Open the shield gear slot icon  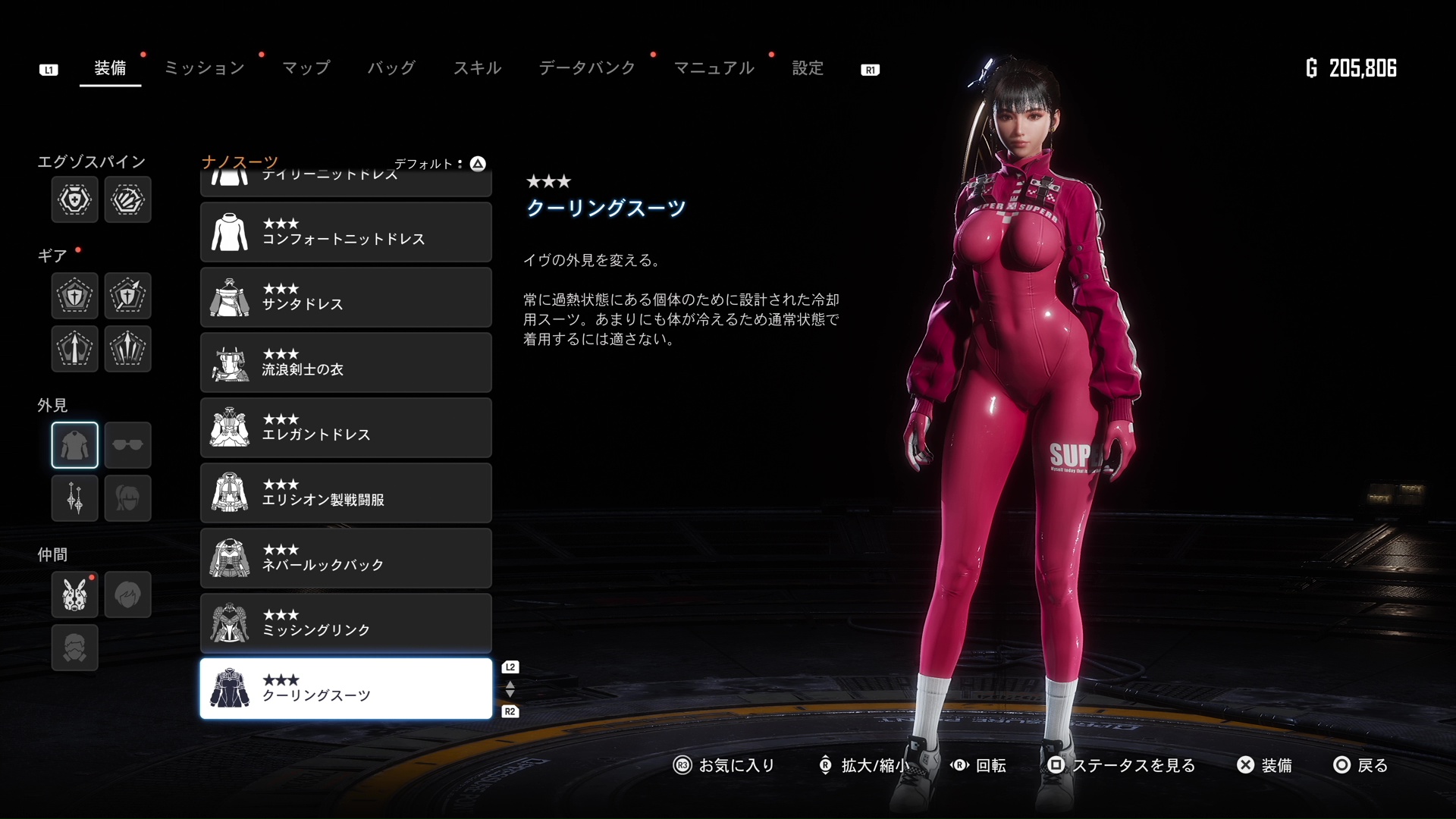[x=74, y=296]
